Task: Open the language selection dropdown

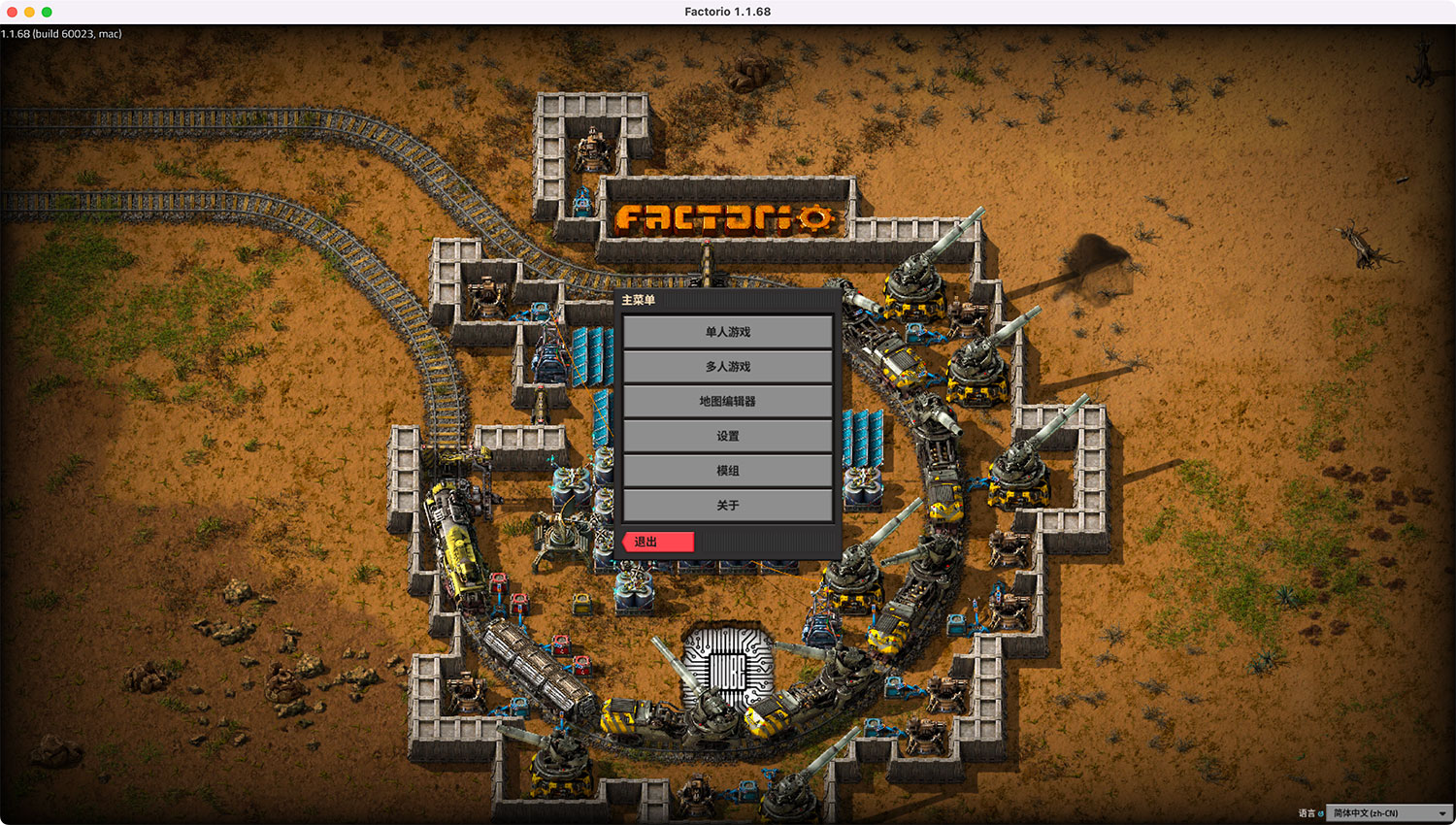Action: (1390, 812)
